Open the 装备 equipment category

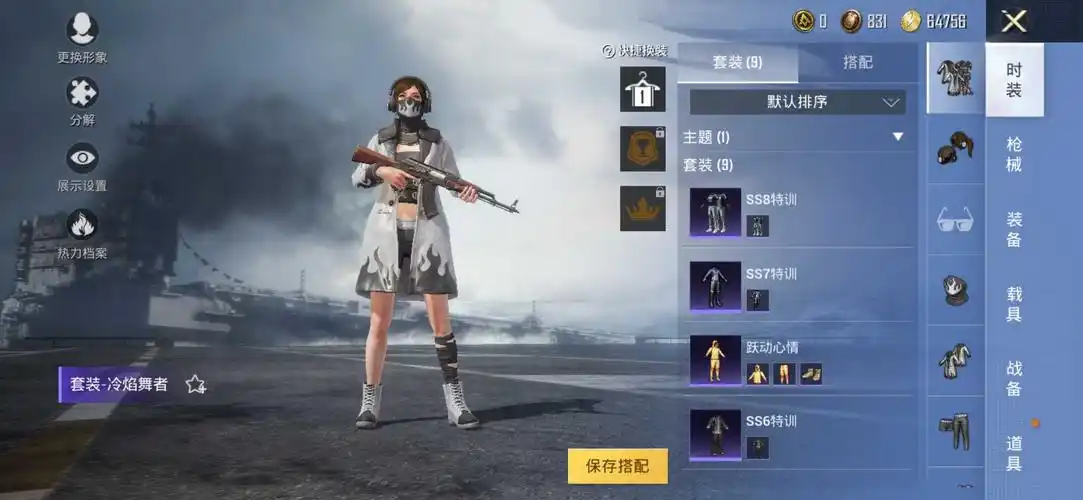point(1014,229)
